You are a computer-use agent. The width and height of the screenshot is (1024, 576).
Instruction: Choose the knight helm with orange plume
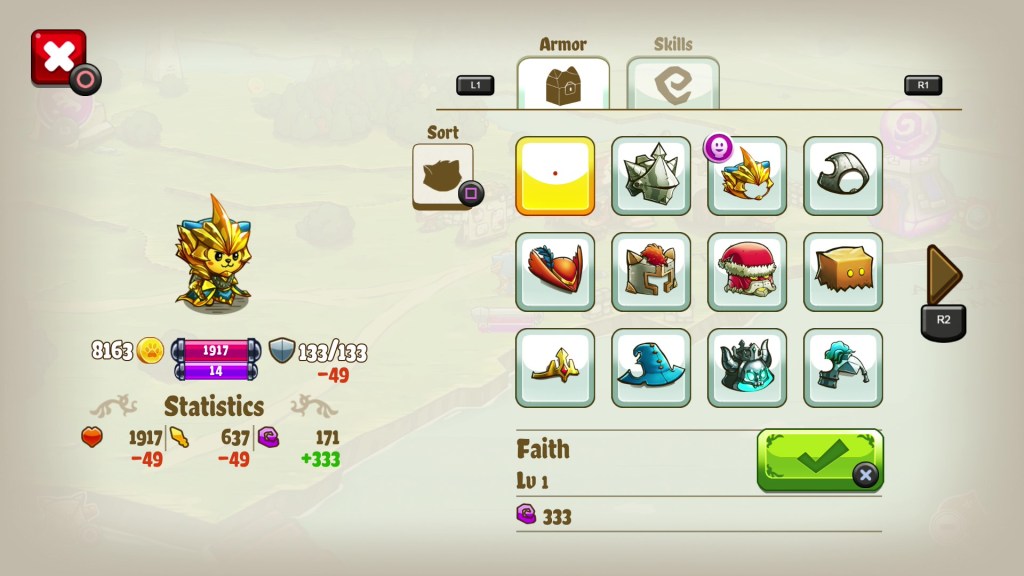[651, 271]
